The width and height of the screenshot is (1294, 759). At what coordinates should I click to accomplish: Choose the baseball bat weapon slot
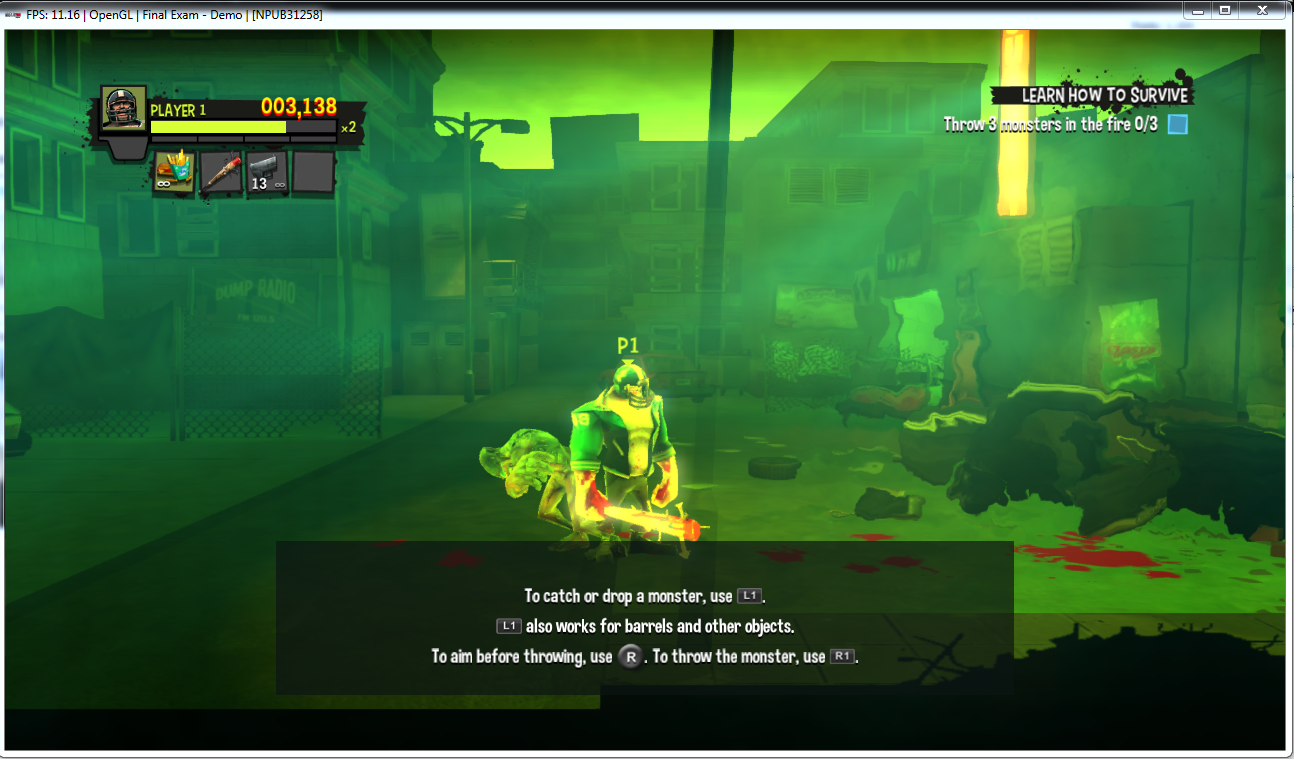[220, 172]
